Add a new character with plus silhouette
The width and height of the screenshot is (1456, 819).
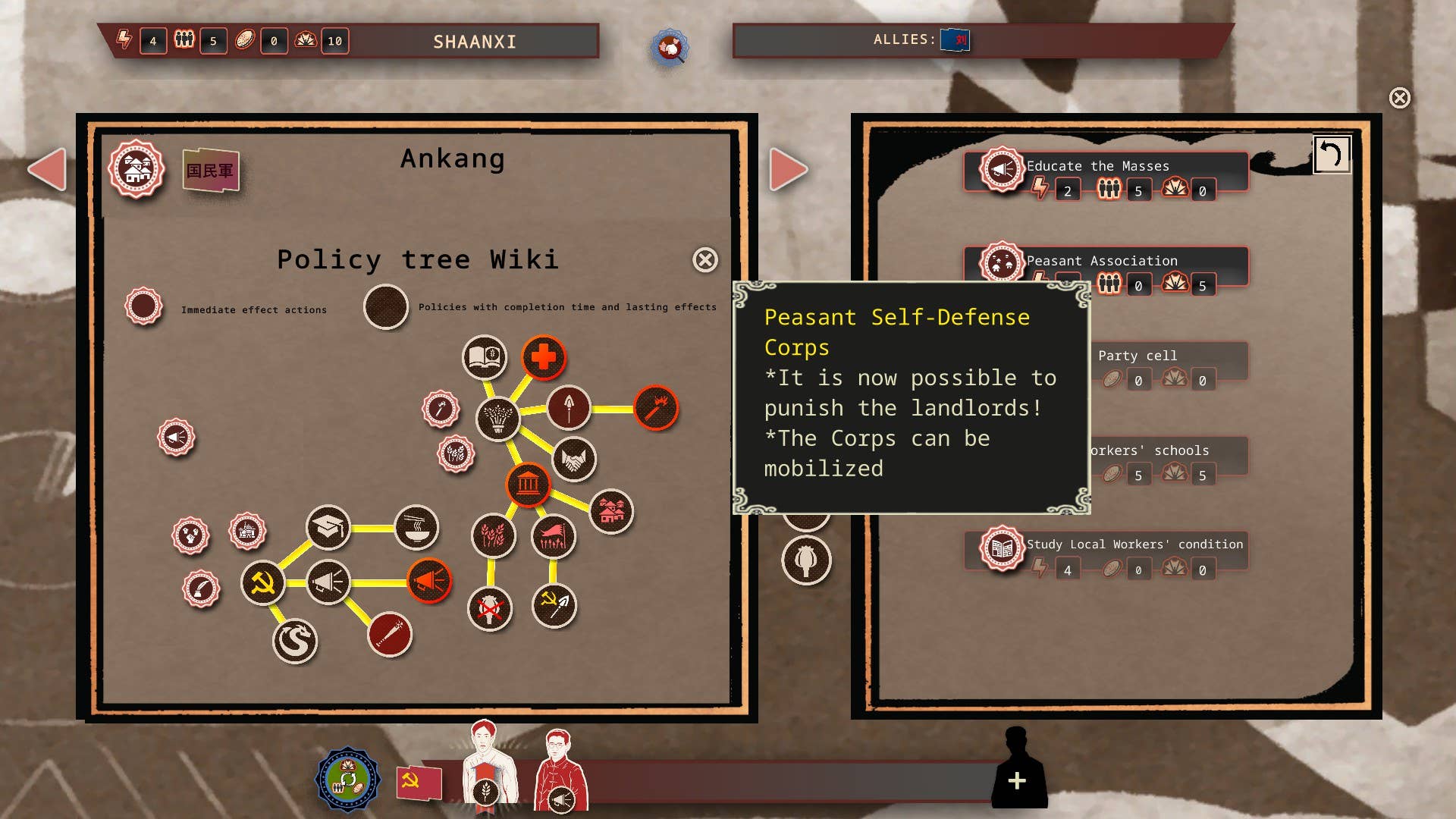click(1018, 780)
